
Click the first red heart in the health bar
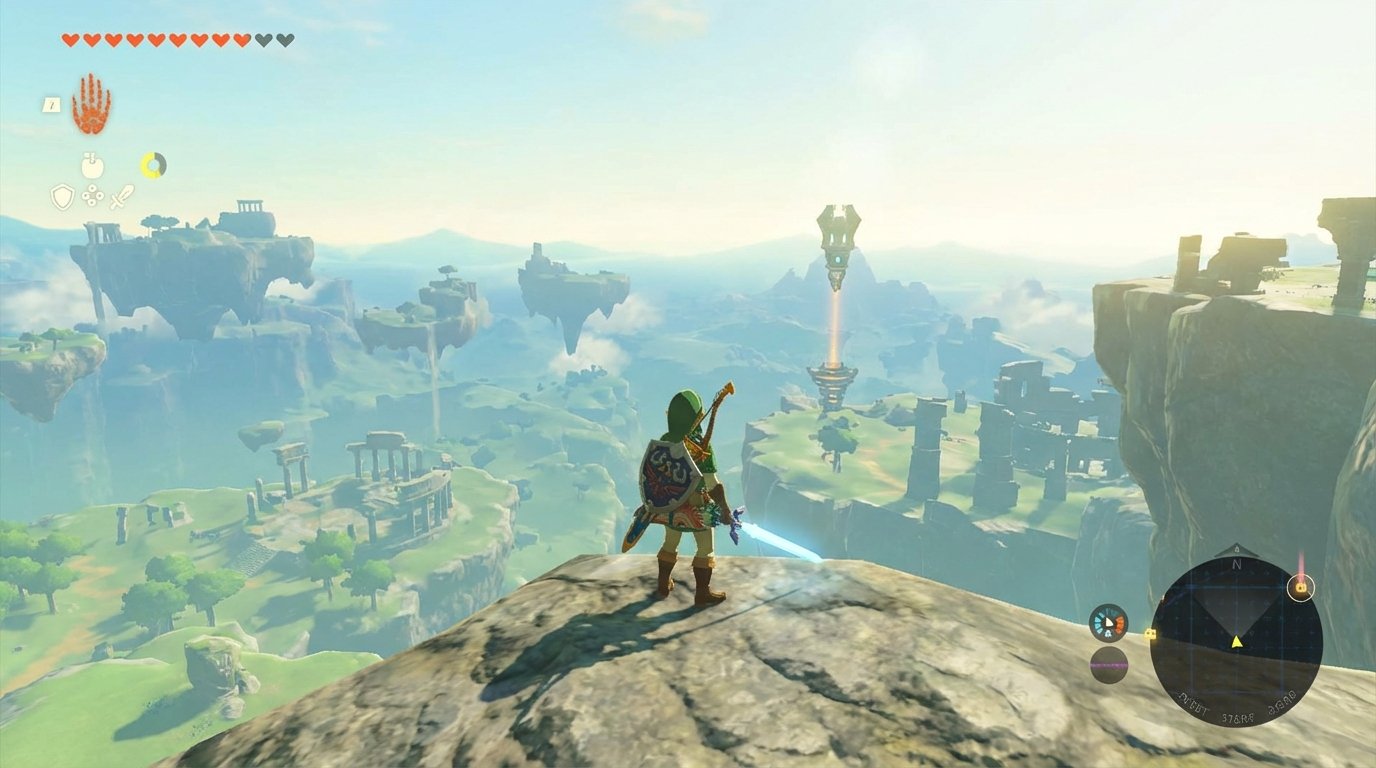(x=70, y=40)
